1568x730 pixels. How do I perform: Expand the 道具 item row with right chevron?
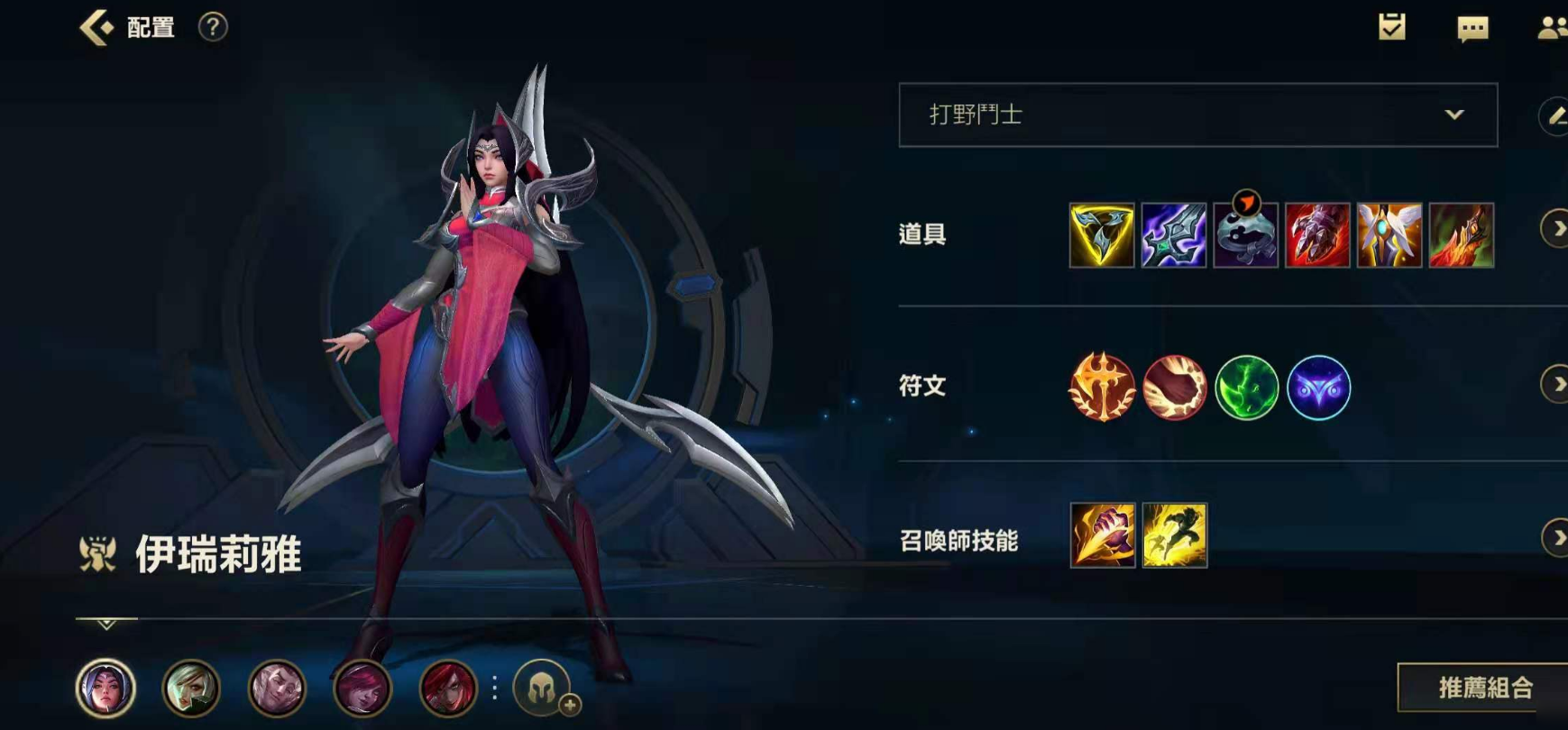(x=1556, y=228)
